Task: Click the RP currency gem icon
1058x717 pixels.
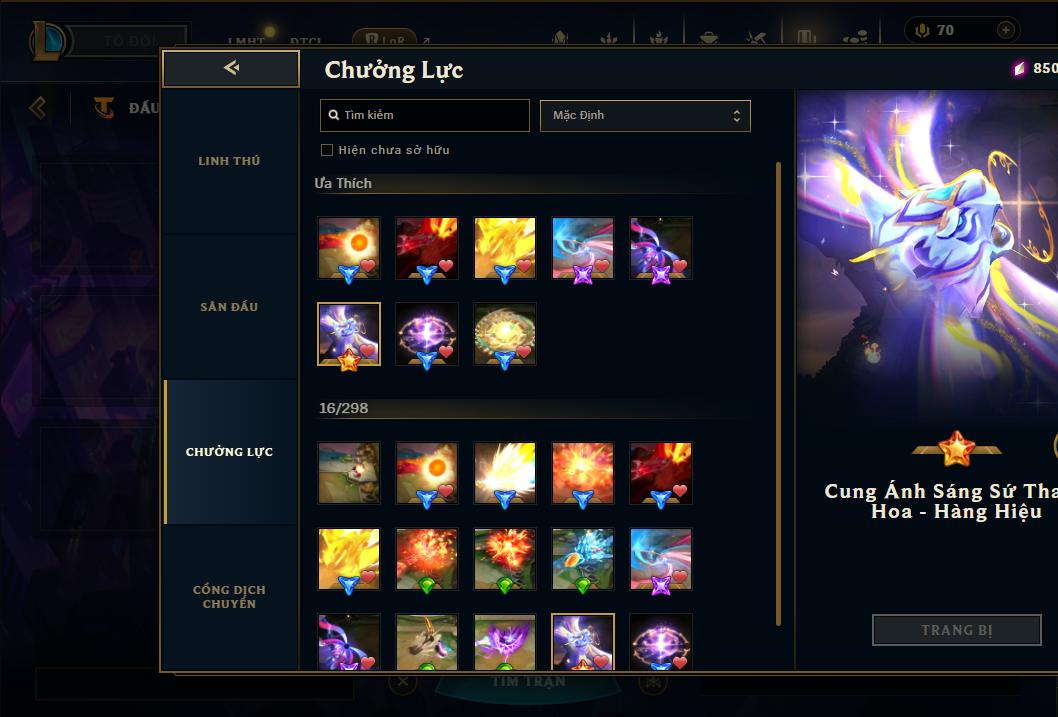Action: 1019,69
